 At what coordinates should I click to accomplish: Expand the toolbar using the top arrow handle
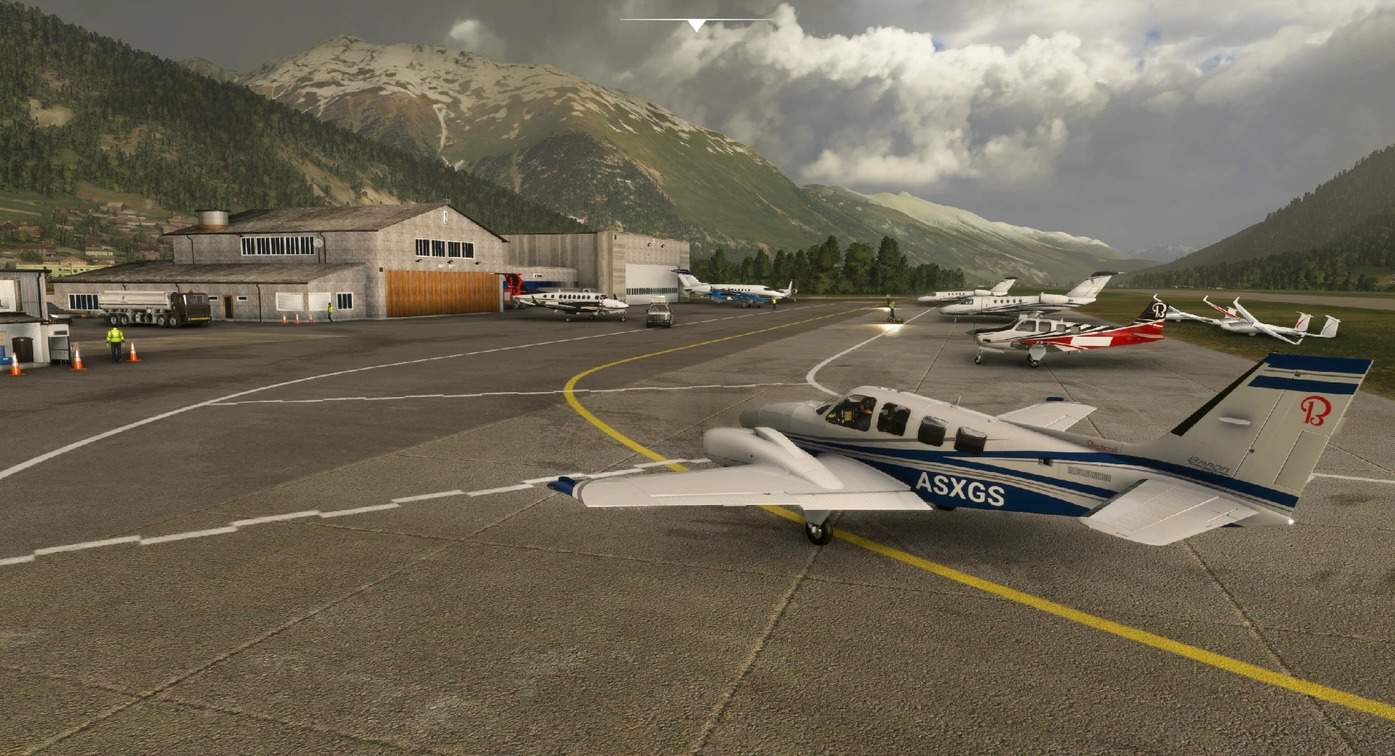(696, 24)
